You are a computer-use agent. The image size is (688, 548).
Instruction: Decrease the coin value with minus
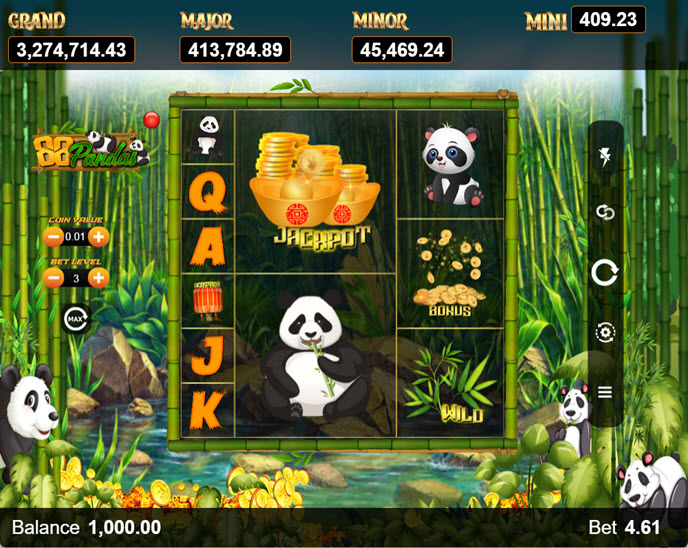[53, 237]
